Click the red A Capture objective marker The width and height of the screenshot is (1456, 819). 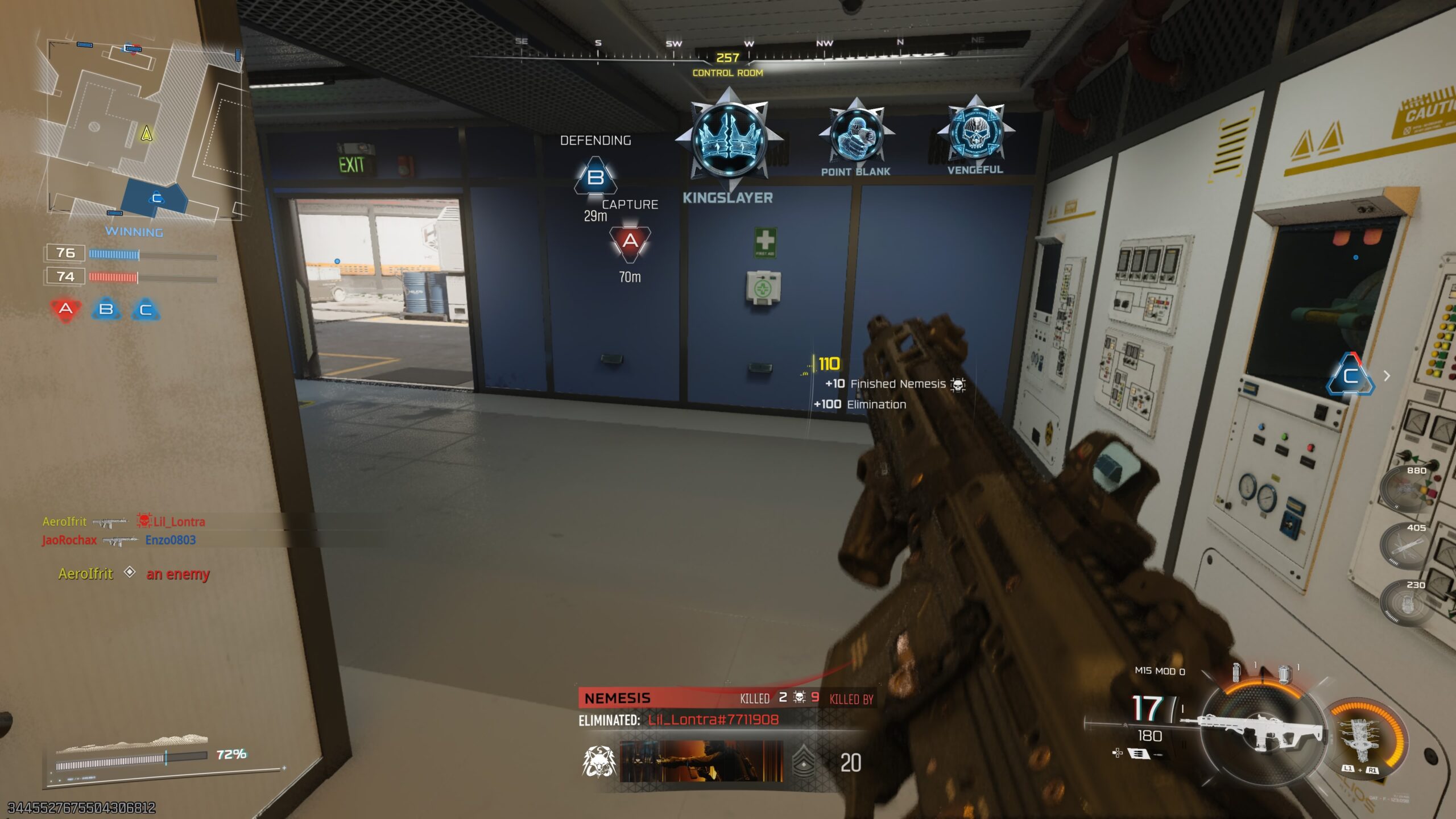click(630, 242)
